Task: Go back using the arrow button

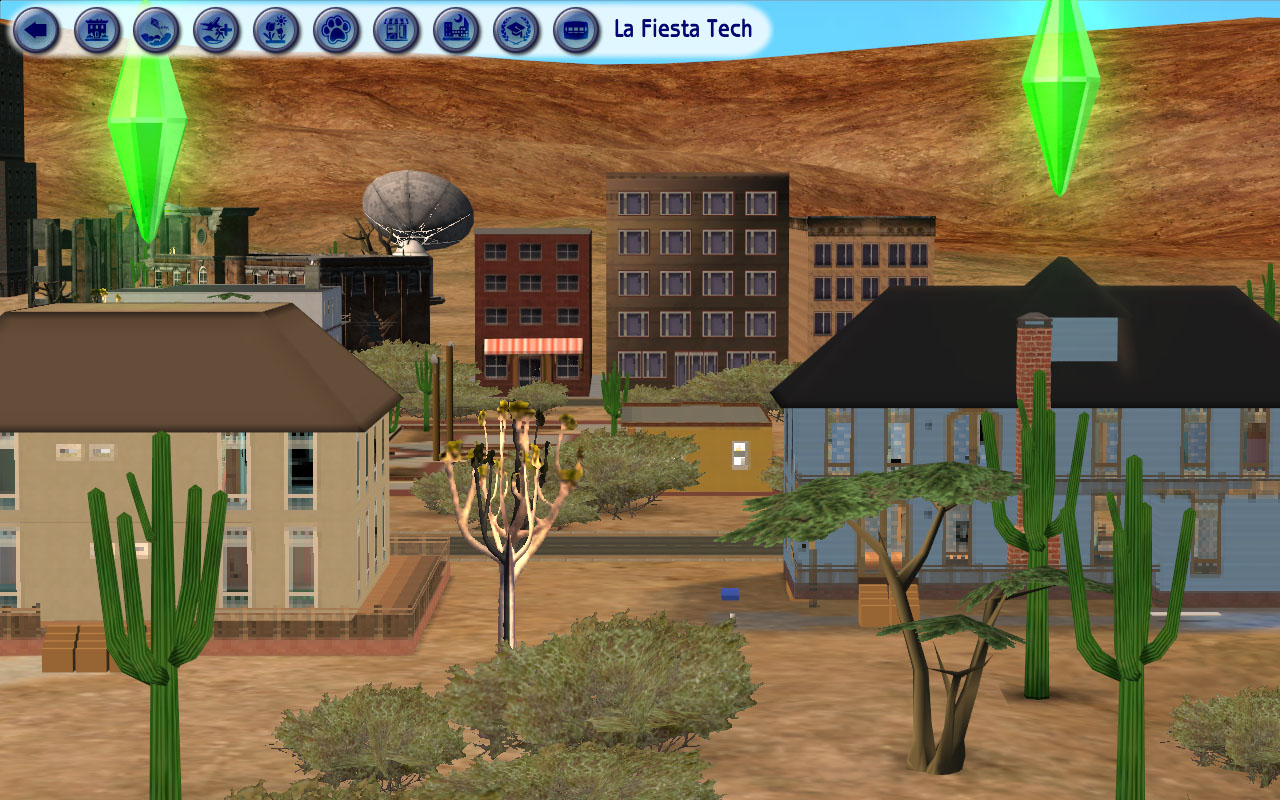Action: (37, 30)
